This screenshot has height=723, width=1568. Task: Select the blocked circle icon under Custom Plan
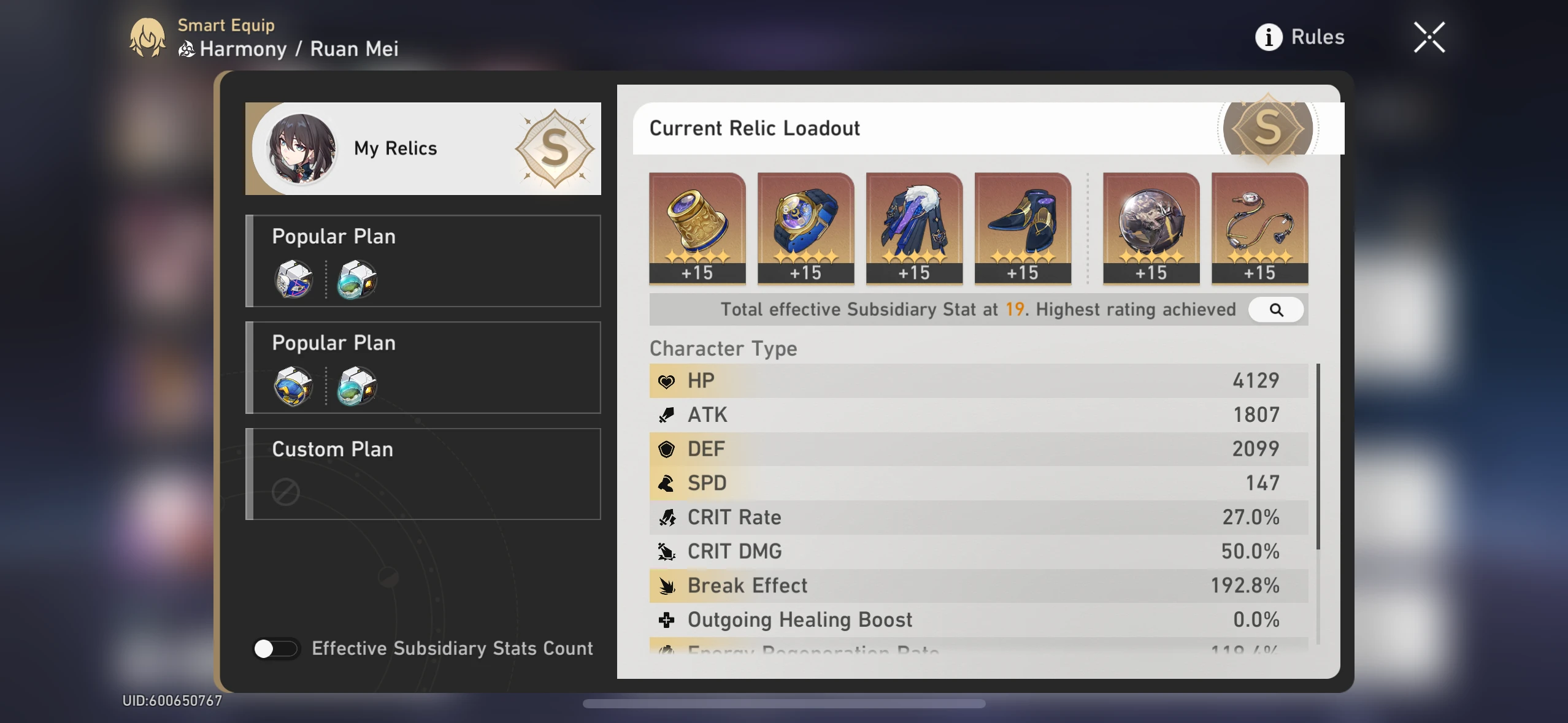click(287, 491)
